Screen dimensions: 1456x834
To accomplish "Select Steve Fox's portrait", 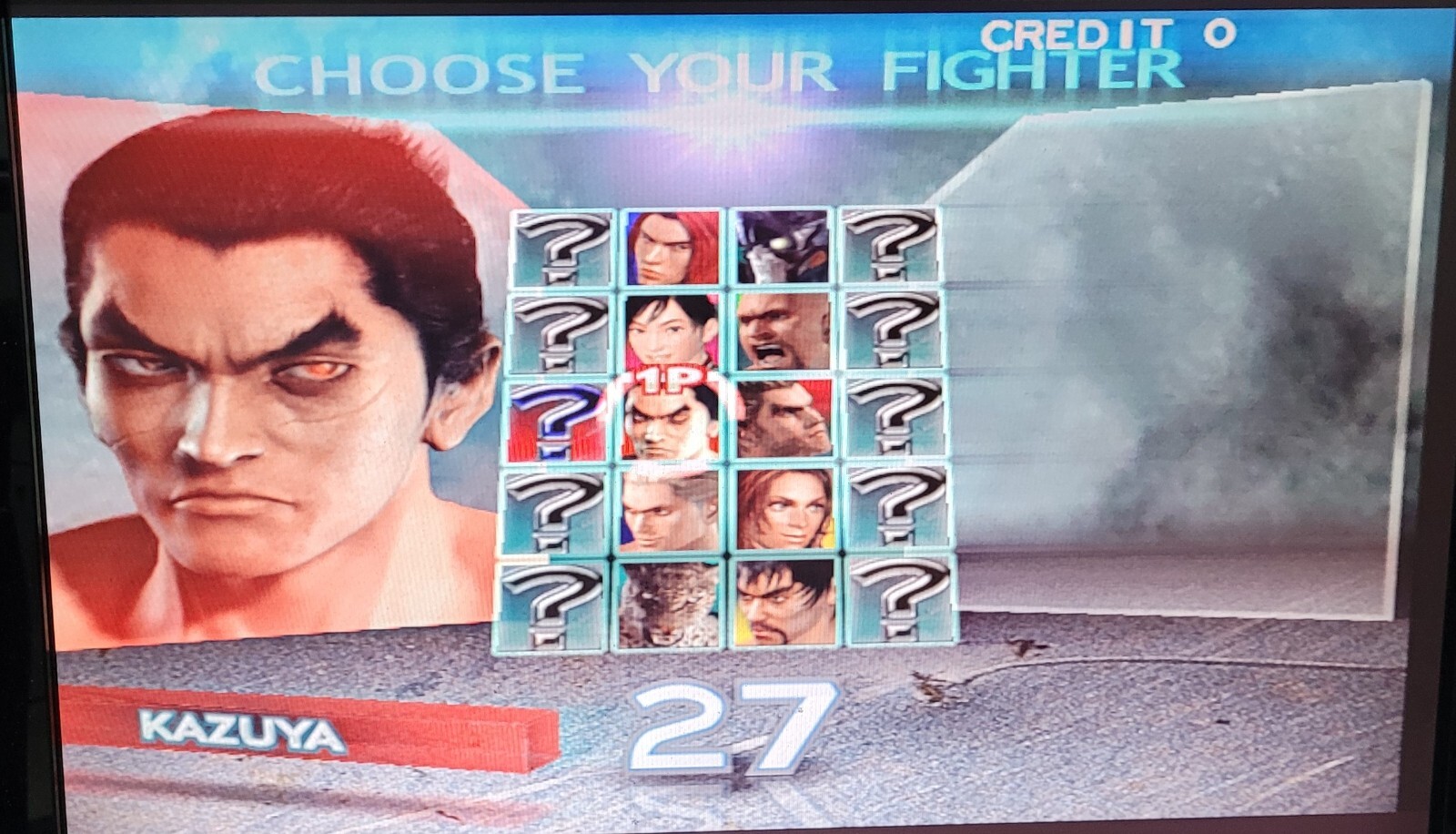I will pos(671,510).
